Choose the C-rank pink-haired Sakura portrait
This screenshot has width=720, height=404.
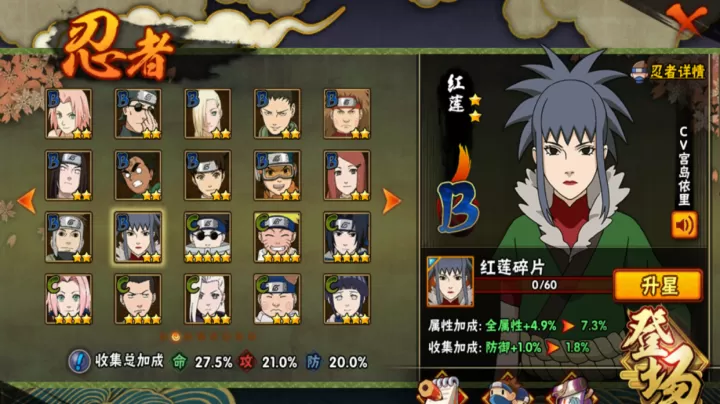69,298
